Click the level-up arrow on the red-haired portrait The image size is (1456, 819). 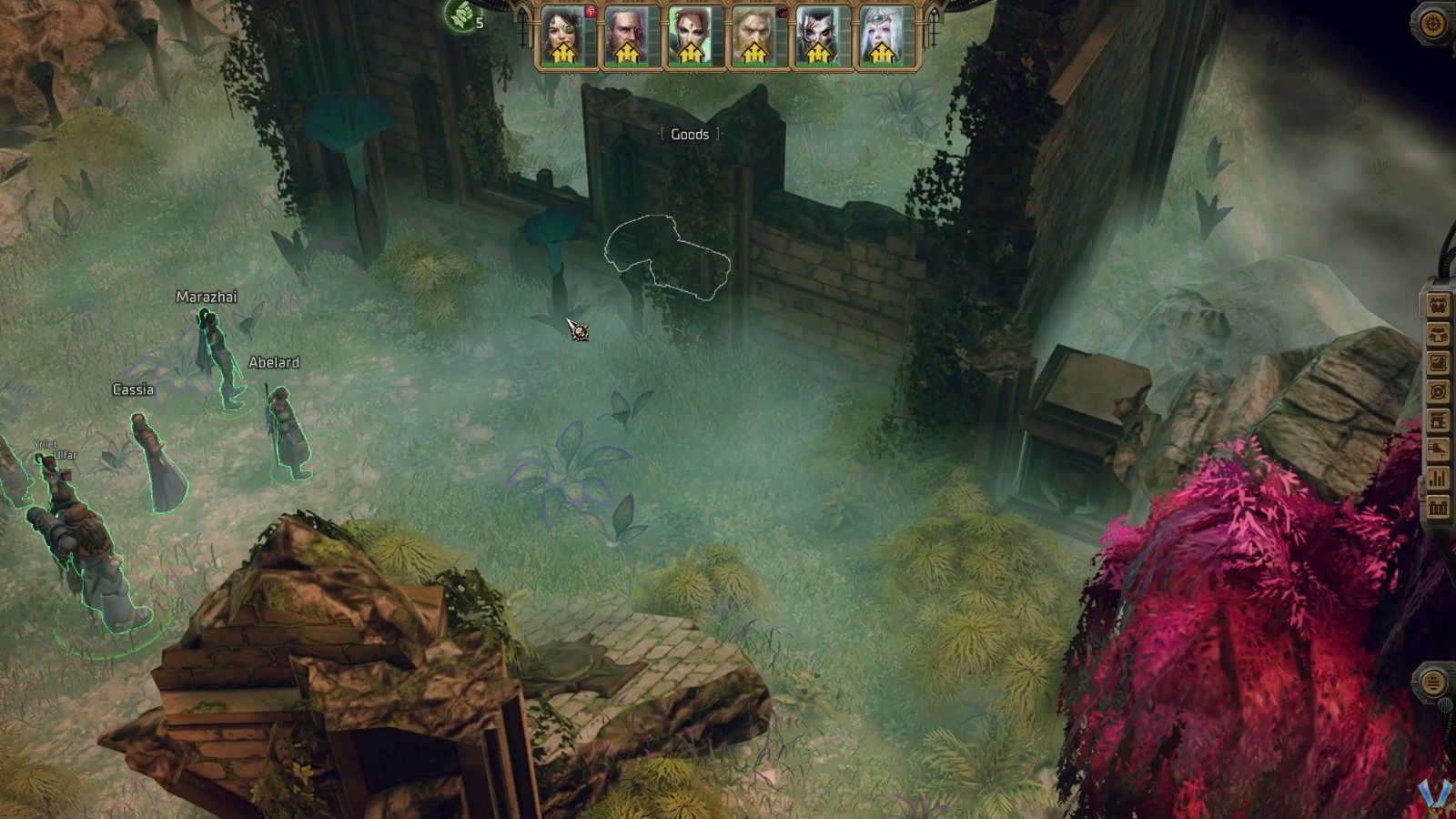[x=690, y=52]
